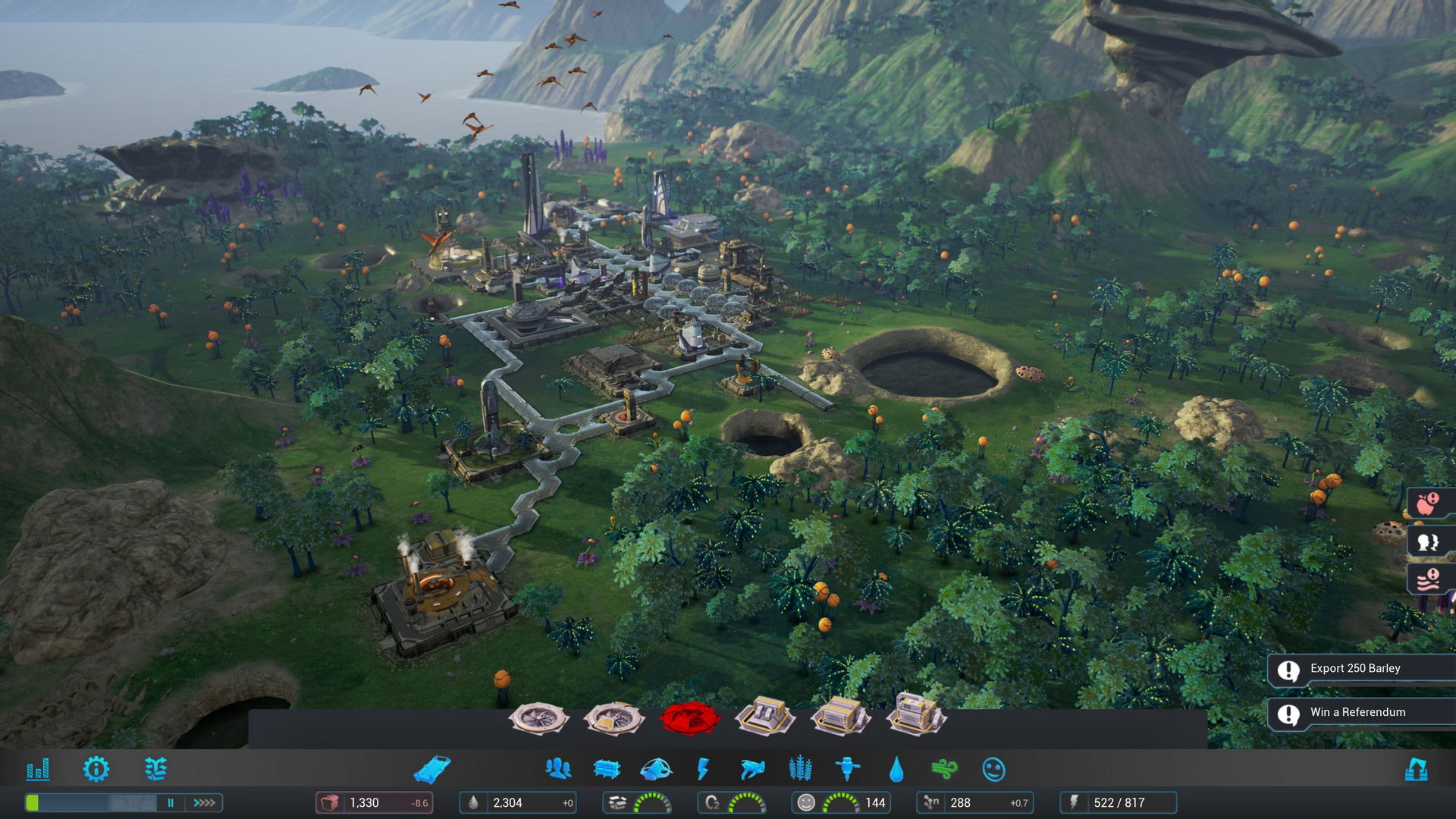The height and width of the screenshot is (819, 1456).
Task: Open the colonists building category
Action: 558,770
